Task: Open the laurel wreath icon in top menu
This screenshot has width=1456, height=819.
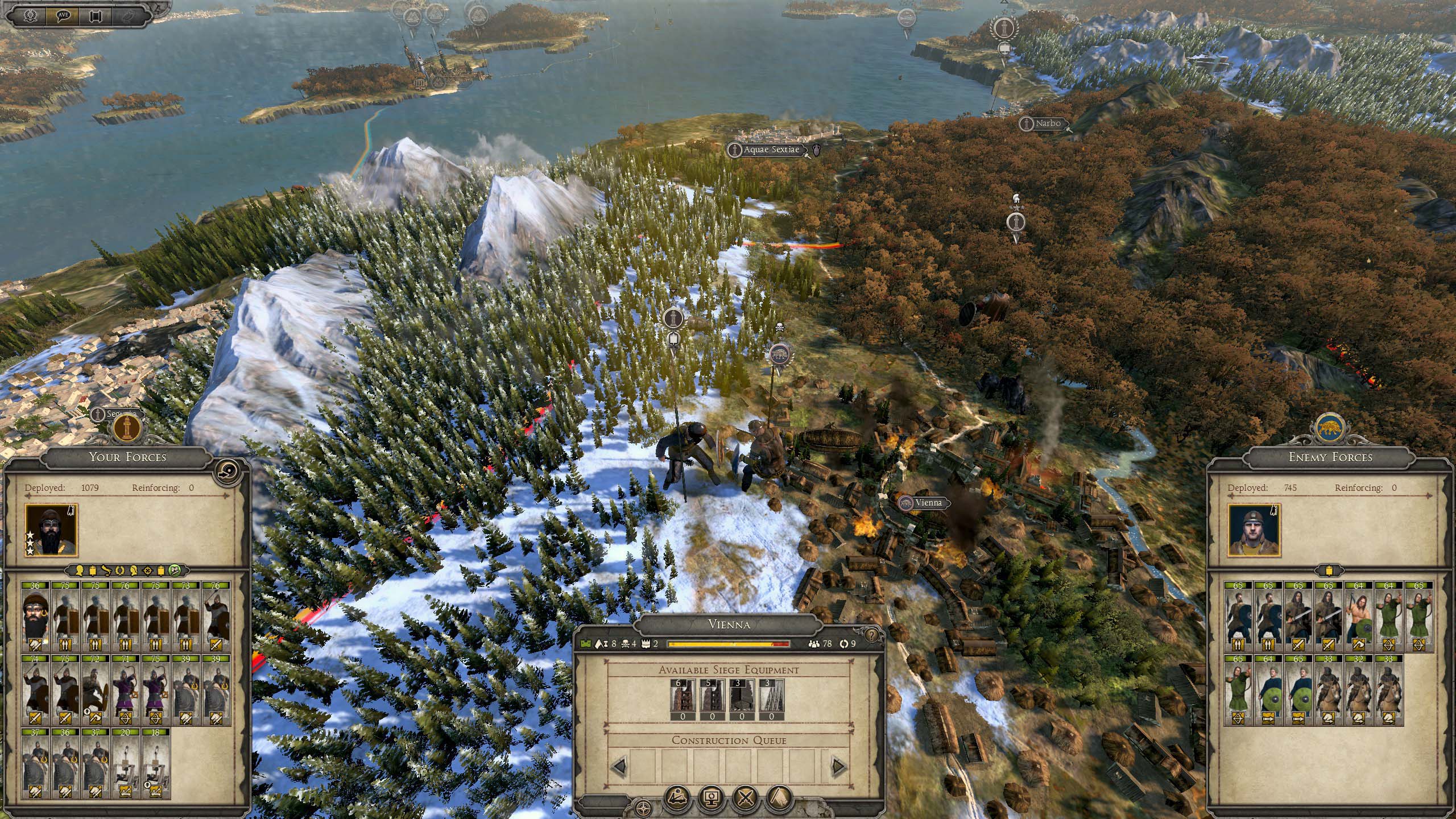Action: point(31,15)
